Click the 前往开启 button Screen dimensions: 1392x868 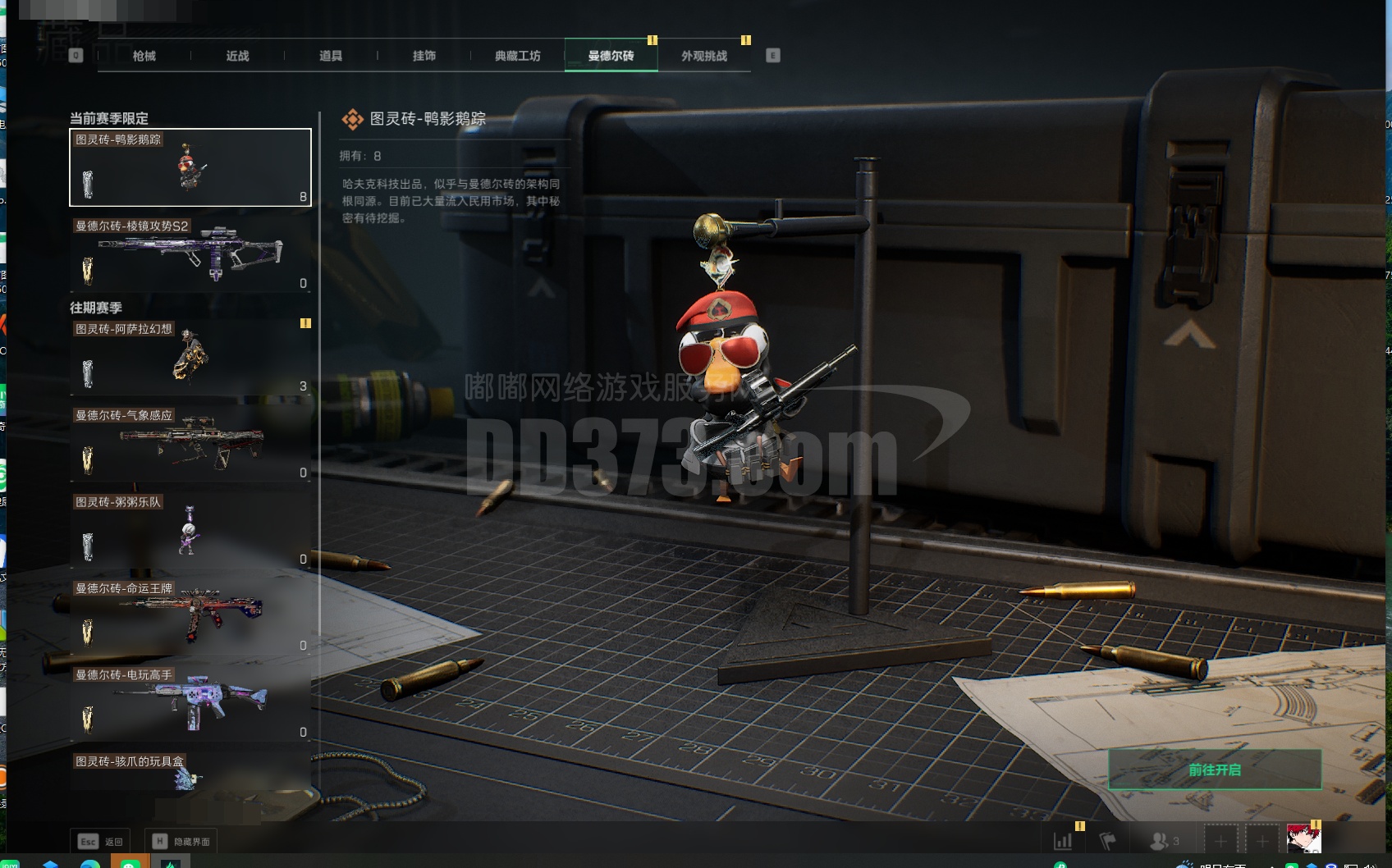tap(1215, 770)
